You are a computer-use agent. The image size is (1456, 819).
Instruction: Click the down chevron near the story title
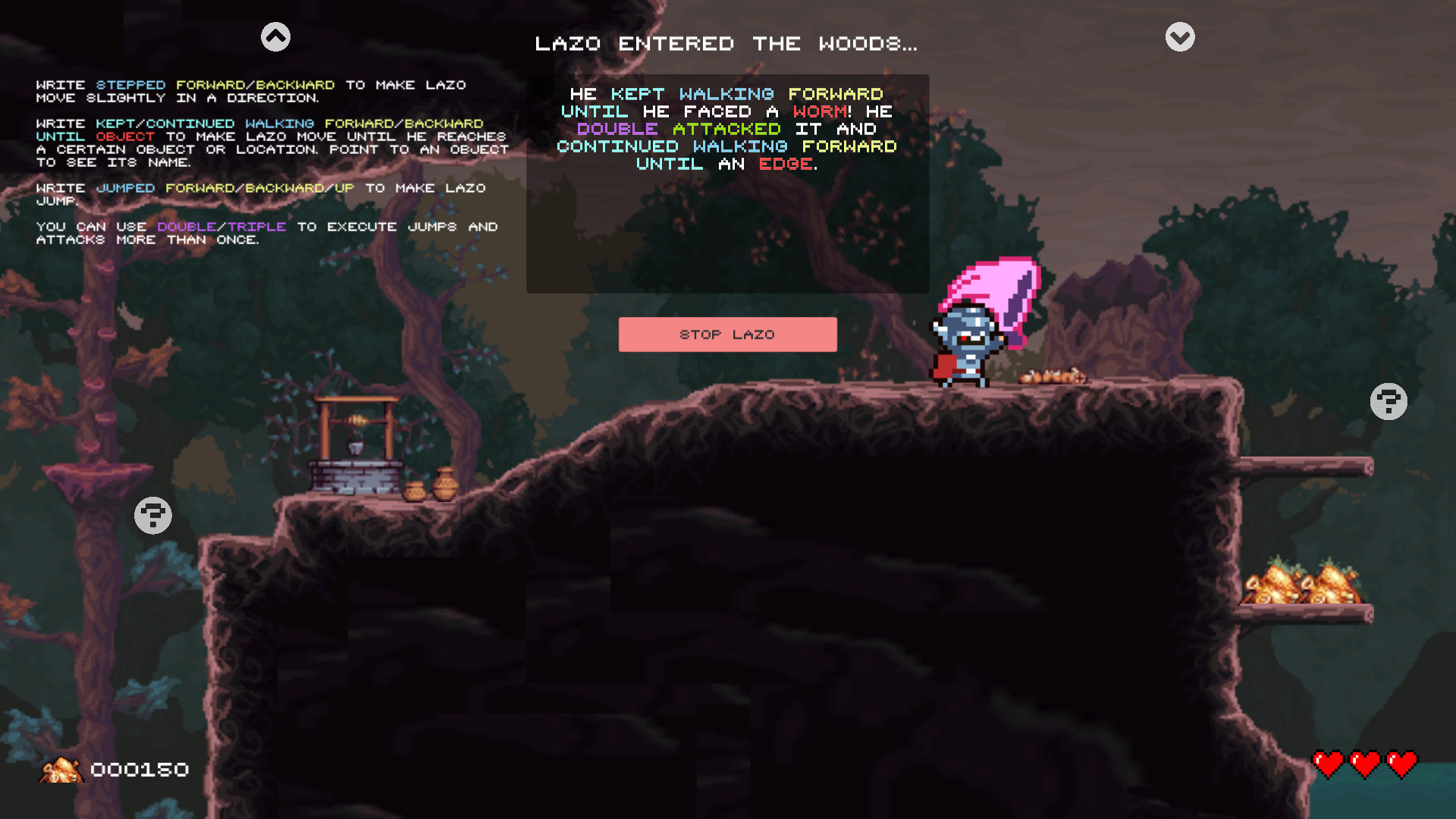click(1179, 36)
